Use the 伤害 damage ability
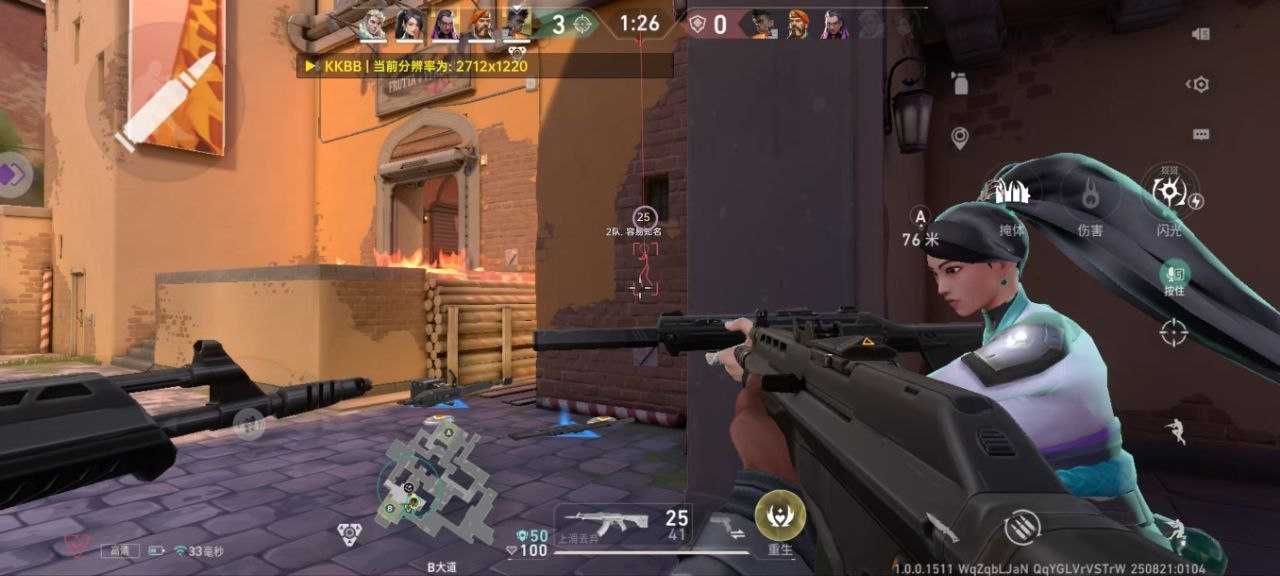Image resolution: width=1280 pixels, height=576 pixels. coord(1090,195)
